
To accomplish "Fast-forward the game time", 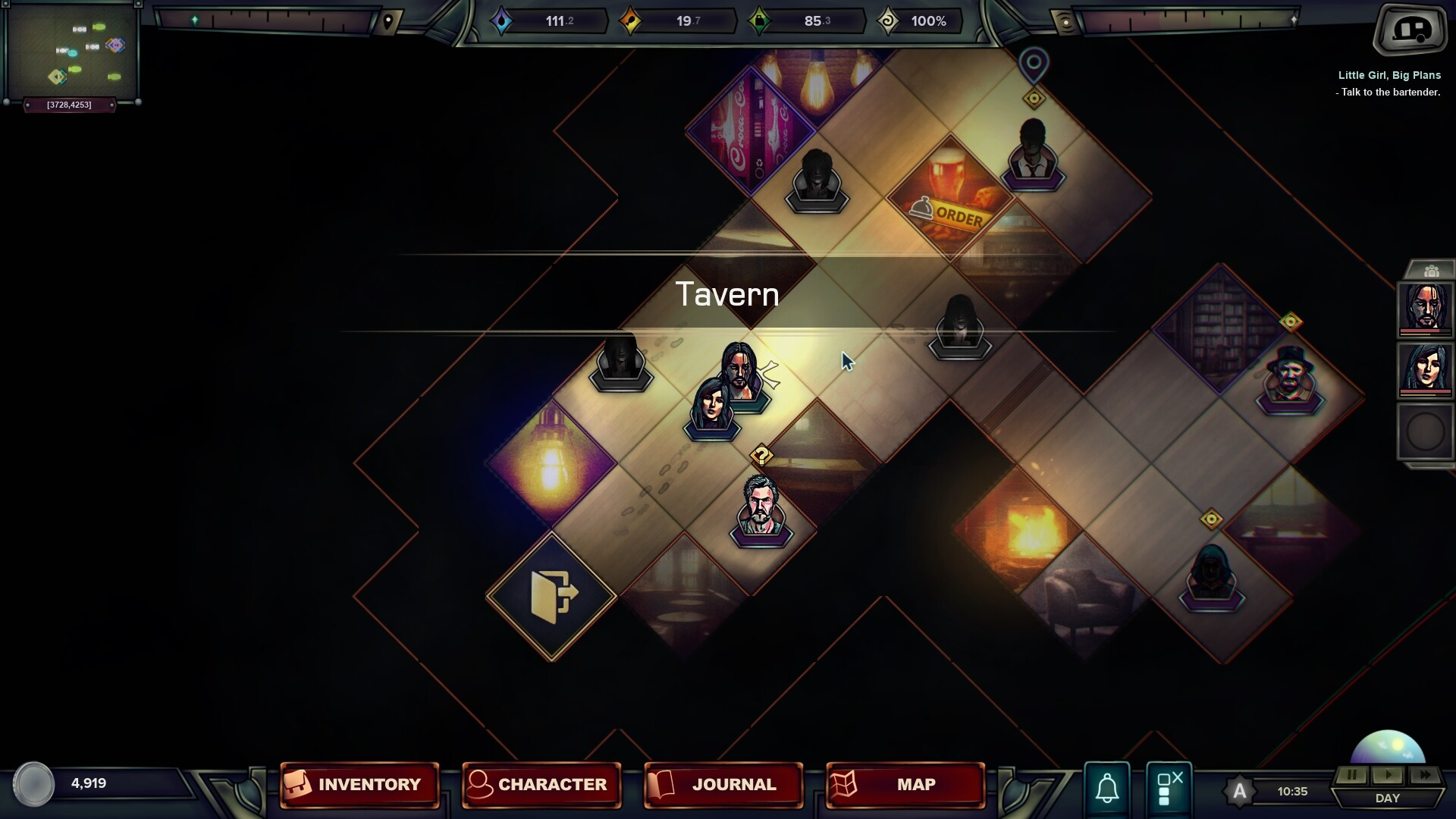I will point(1425,775).
